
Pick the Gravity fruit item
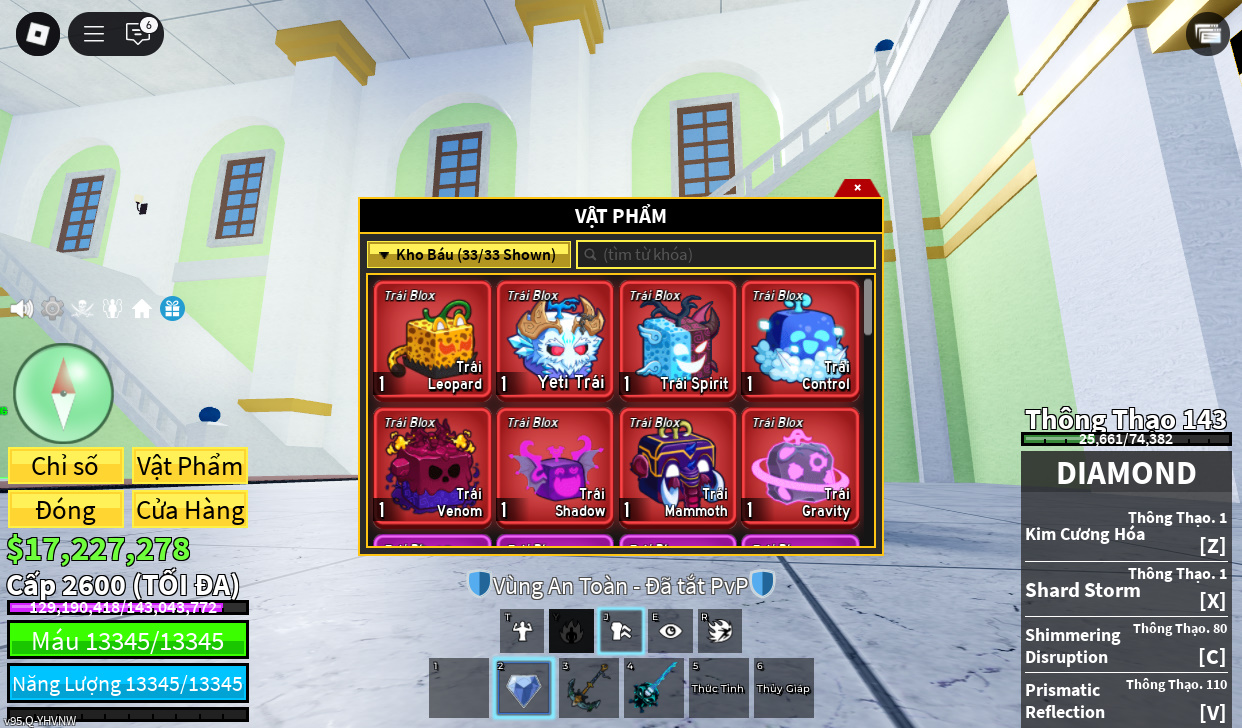pos(800,466)
